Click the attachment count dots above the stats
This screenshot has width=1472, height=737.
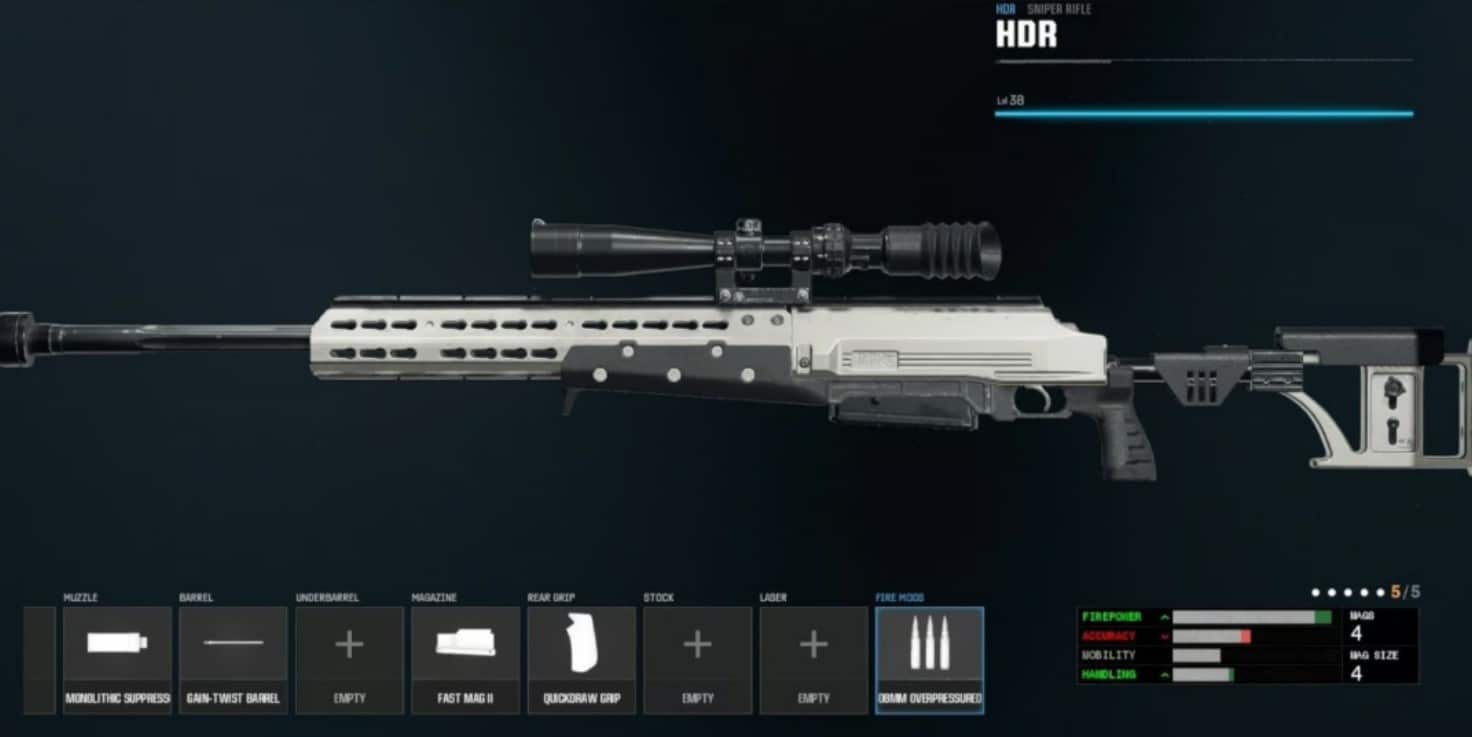click(1348, 591)
